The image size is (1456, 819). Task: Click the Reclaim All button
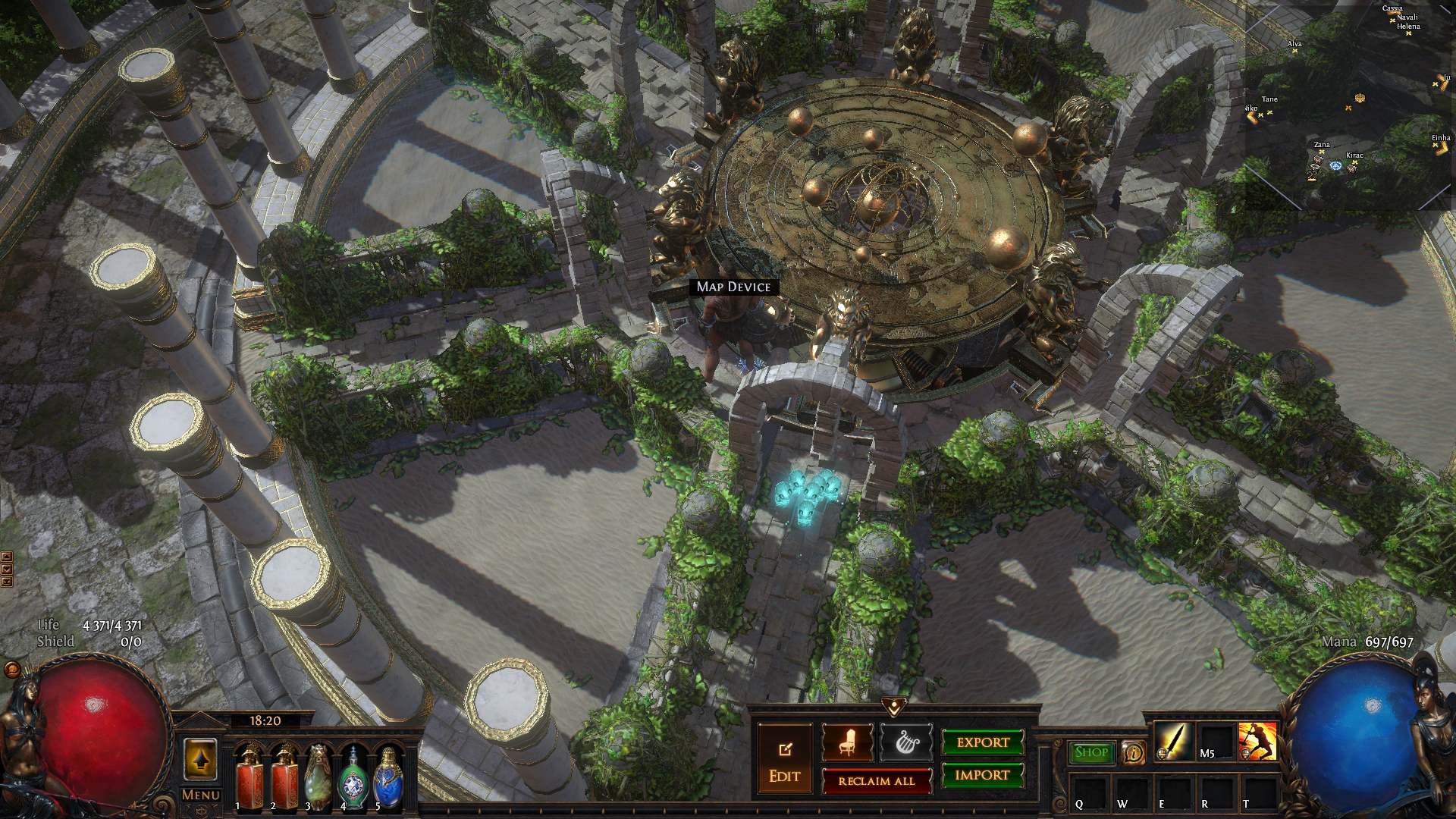pyautogui.click(x=877, y=781)
